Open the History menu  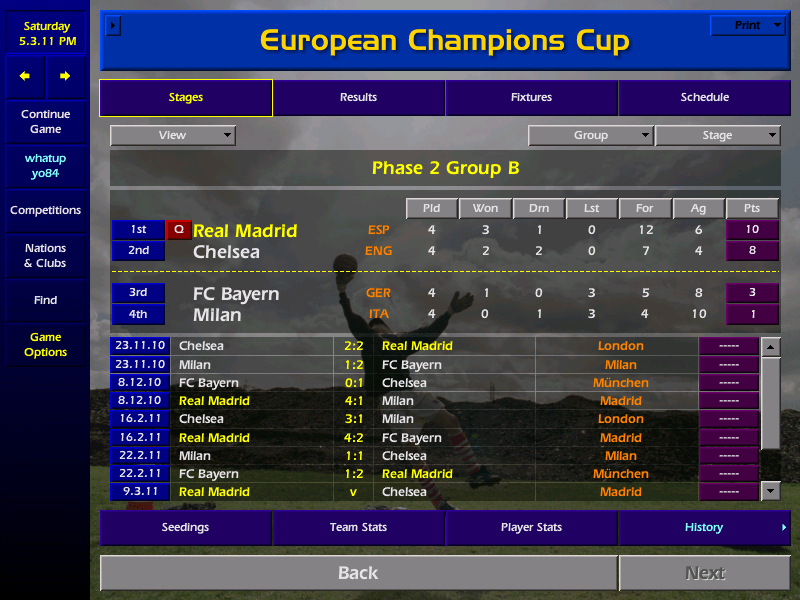(704, 527)
